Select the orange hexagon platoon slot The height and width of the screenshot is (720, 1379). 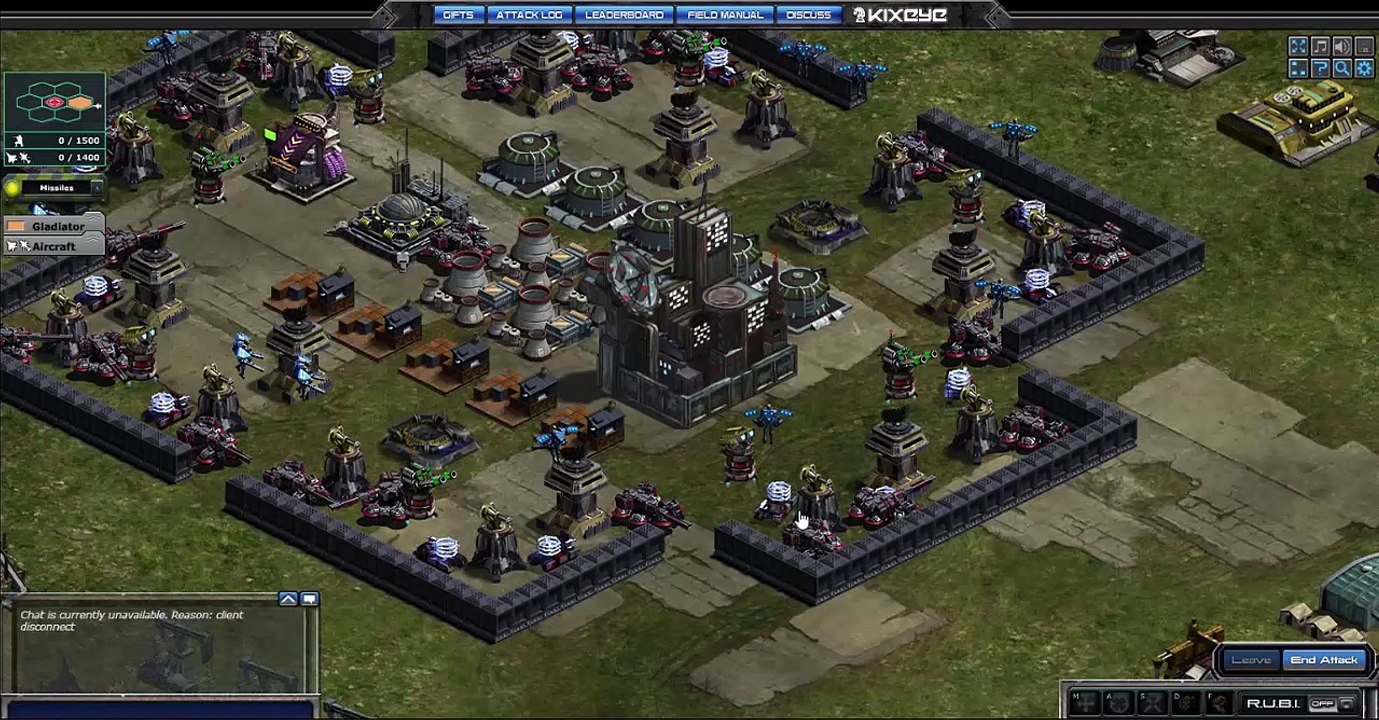pyautogui.click(x=80, y=103)
